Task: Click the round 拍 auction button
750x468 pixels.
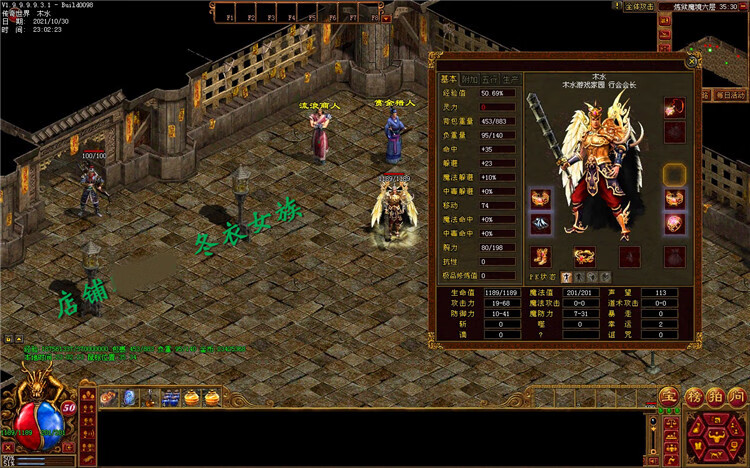Action: click(714, 397)
